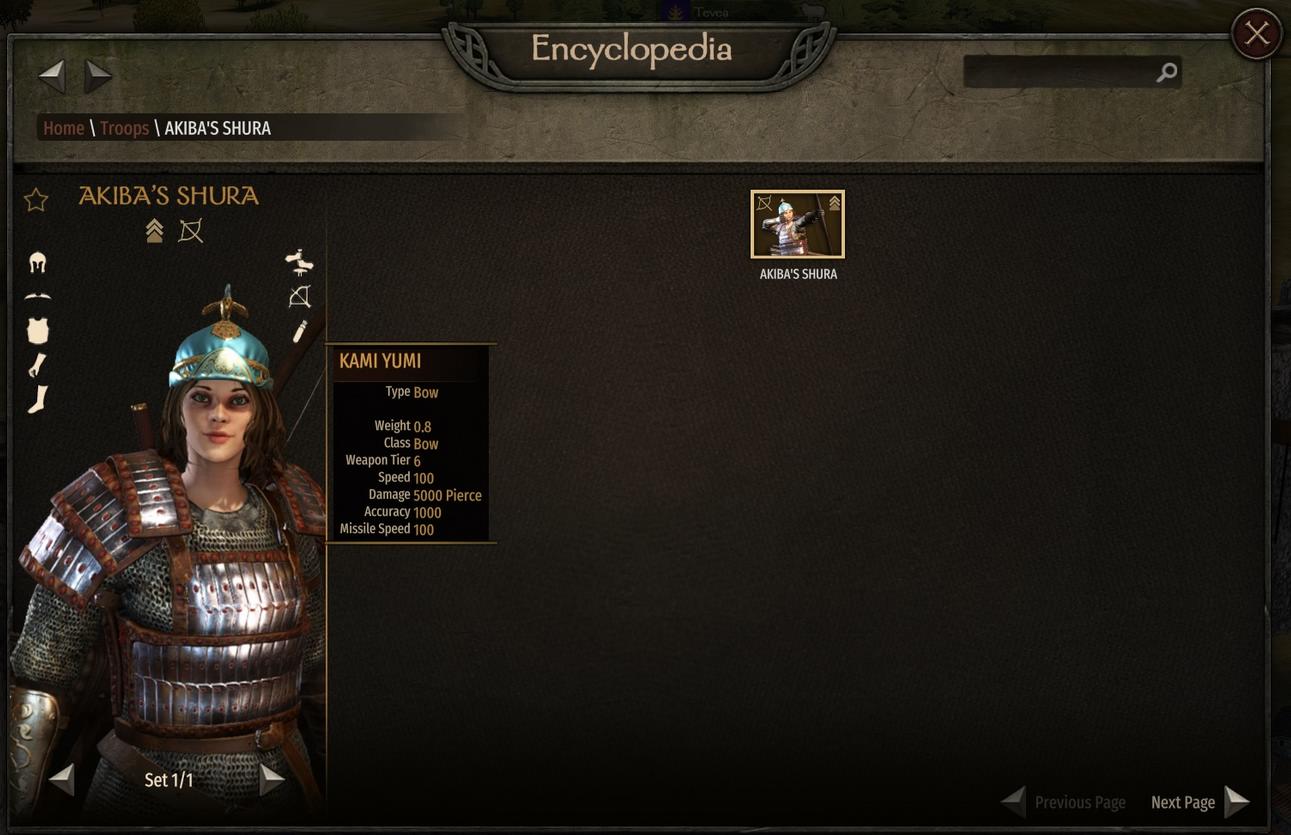This screenshot has width=1291, height=835.
Task: Show the next equipment set
Action: pyautogui.click(x=271, y=779)
